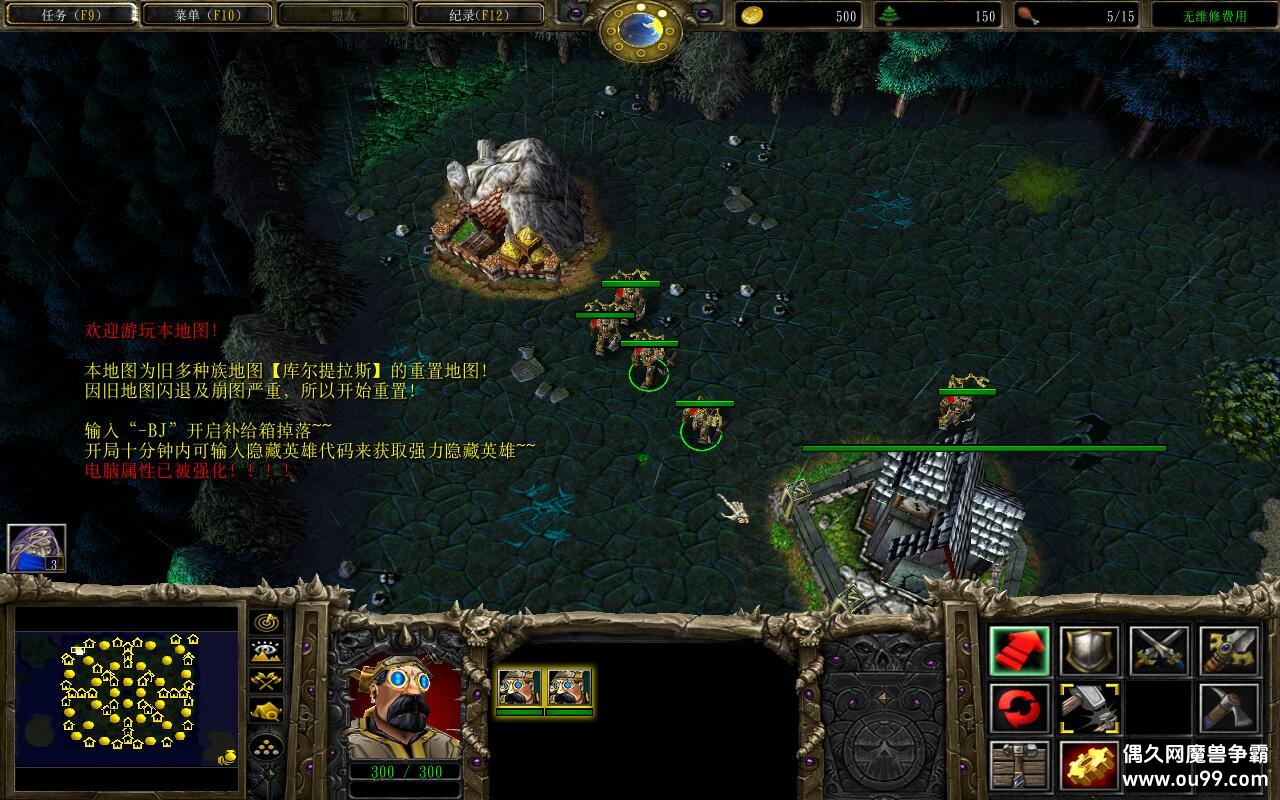Toggle minimap terrain display with eye icon

click(x=266, y=652)
